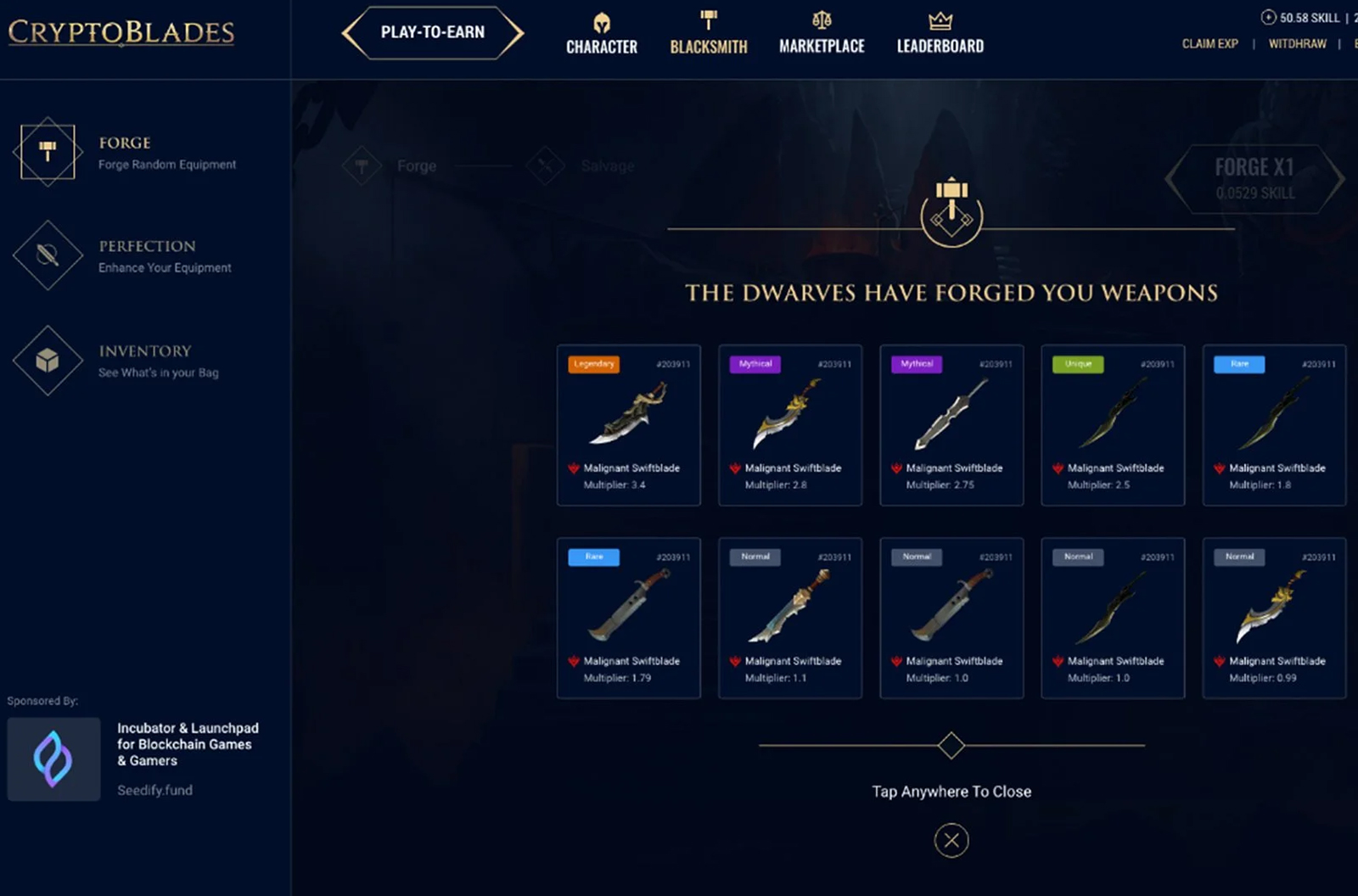Click the CLAIM EXP link

(1209, 43)
